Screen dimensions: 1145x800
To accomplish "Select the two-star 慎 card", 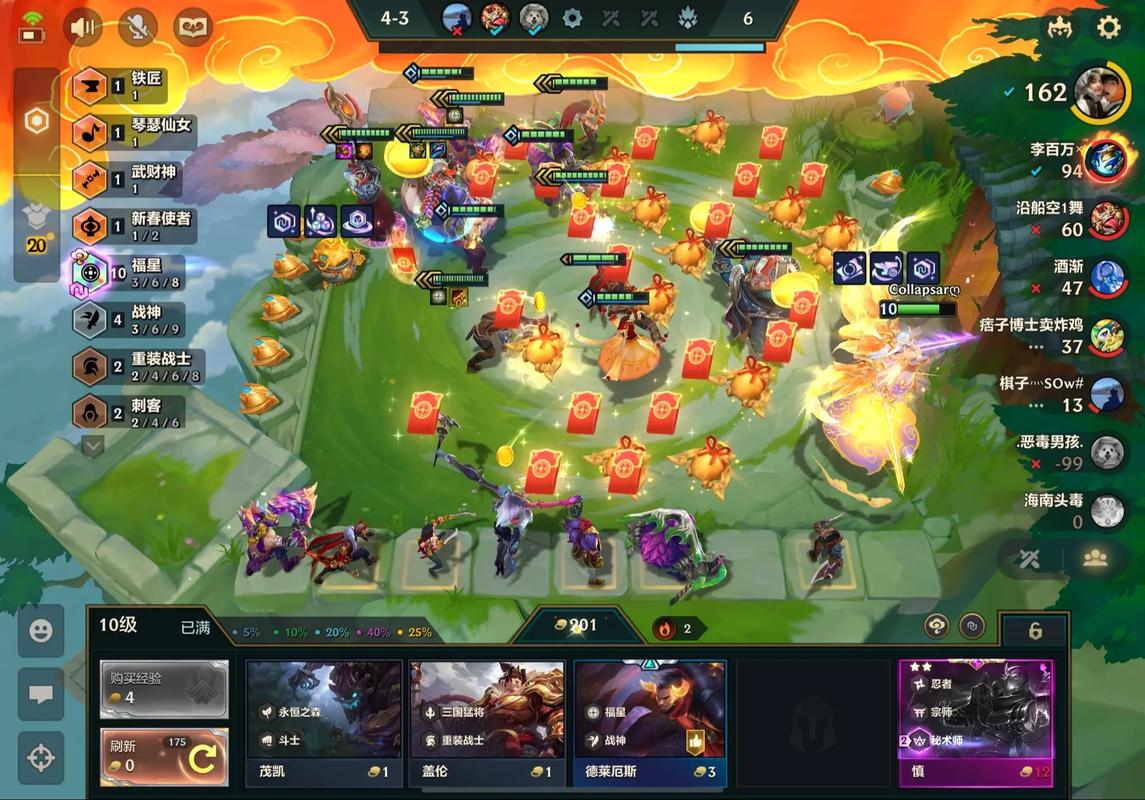I will (x=975, y=723).
